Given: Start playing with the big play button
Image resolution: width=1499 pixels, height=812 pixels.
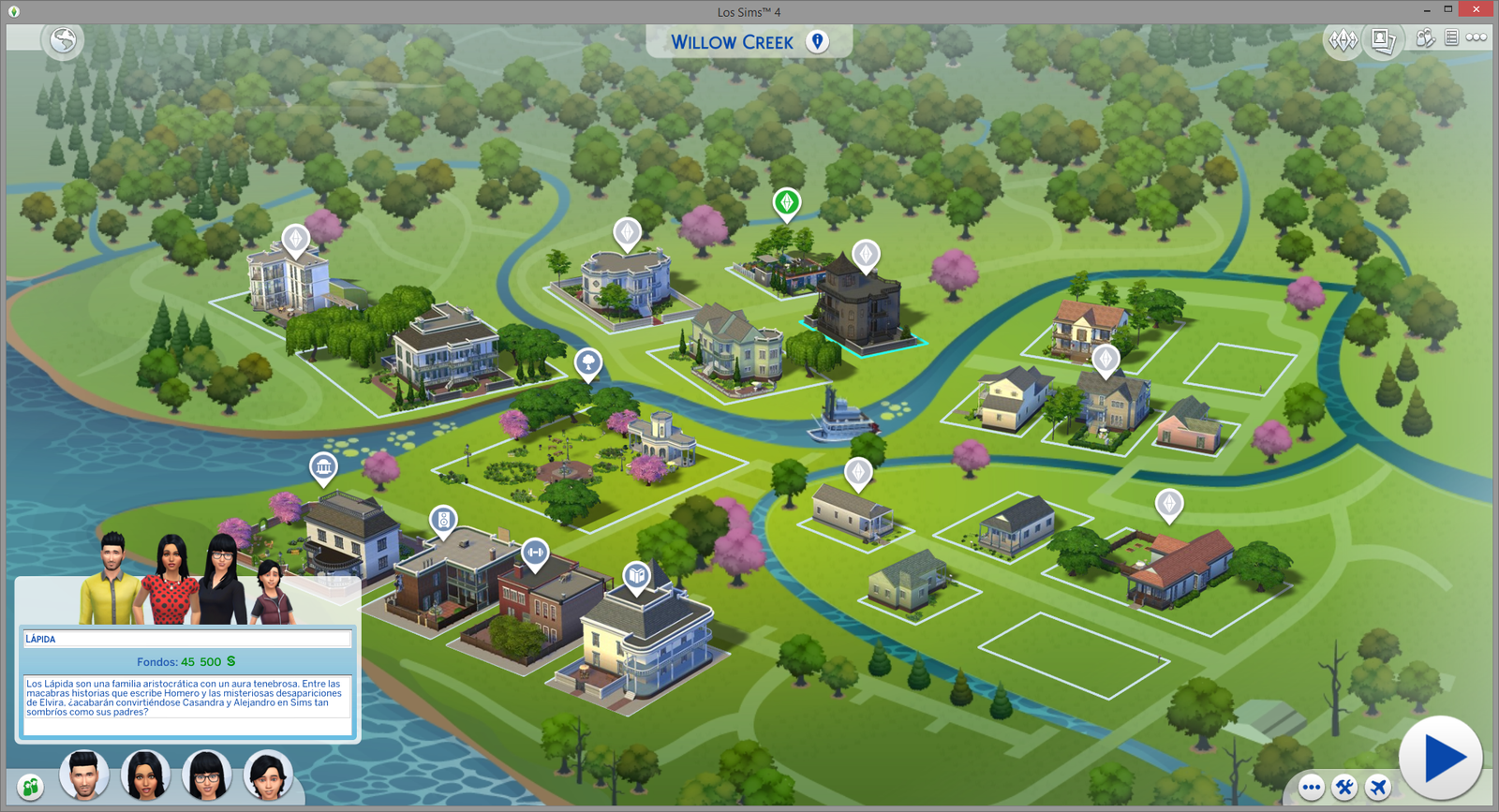Looking at the screenshot, I should click(x=1441, y=758).
